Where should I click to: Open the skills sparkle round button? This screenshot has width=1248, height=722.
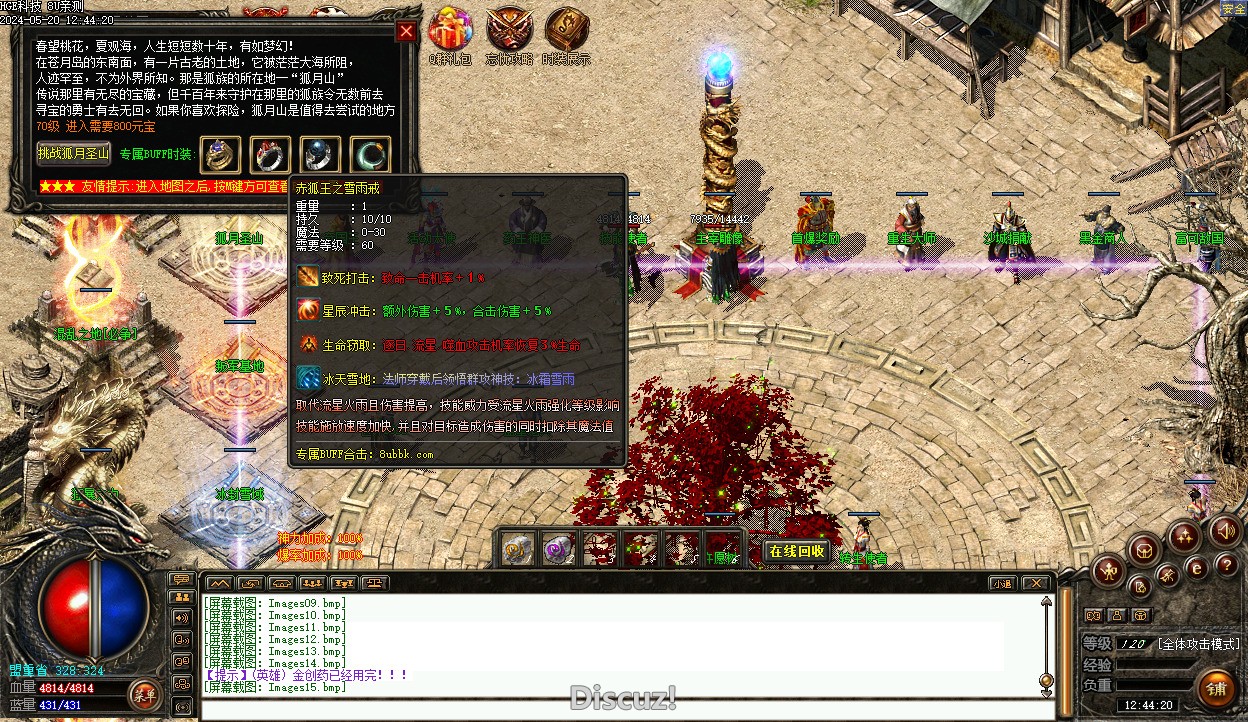pos(1184,536)
